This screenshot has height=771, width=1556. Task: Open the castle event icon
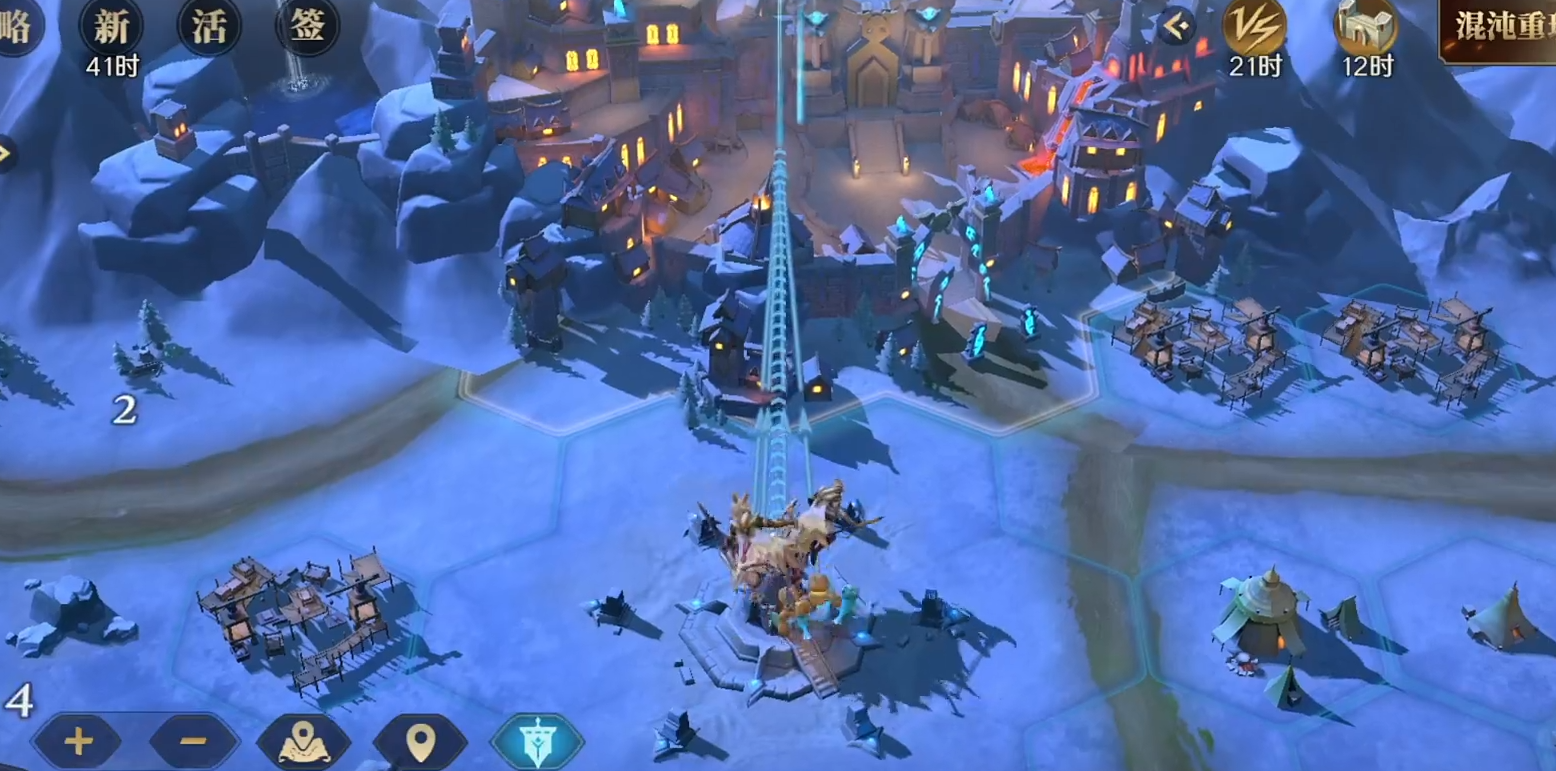[1365, 27]
